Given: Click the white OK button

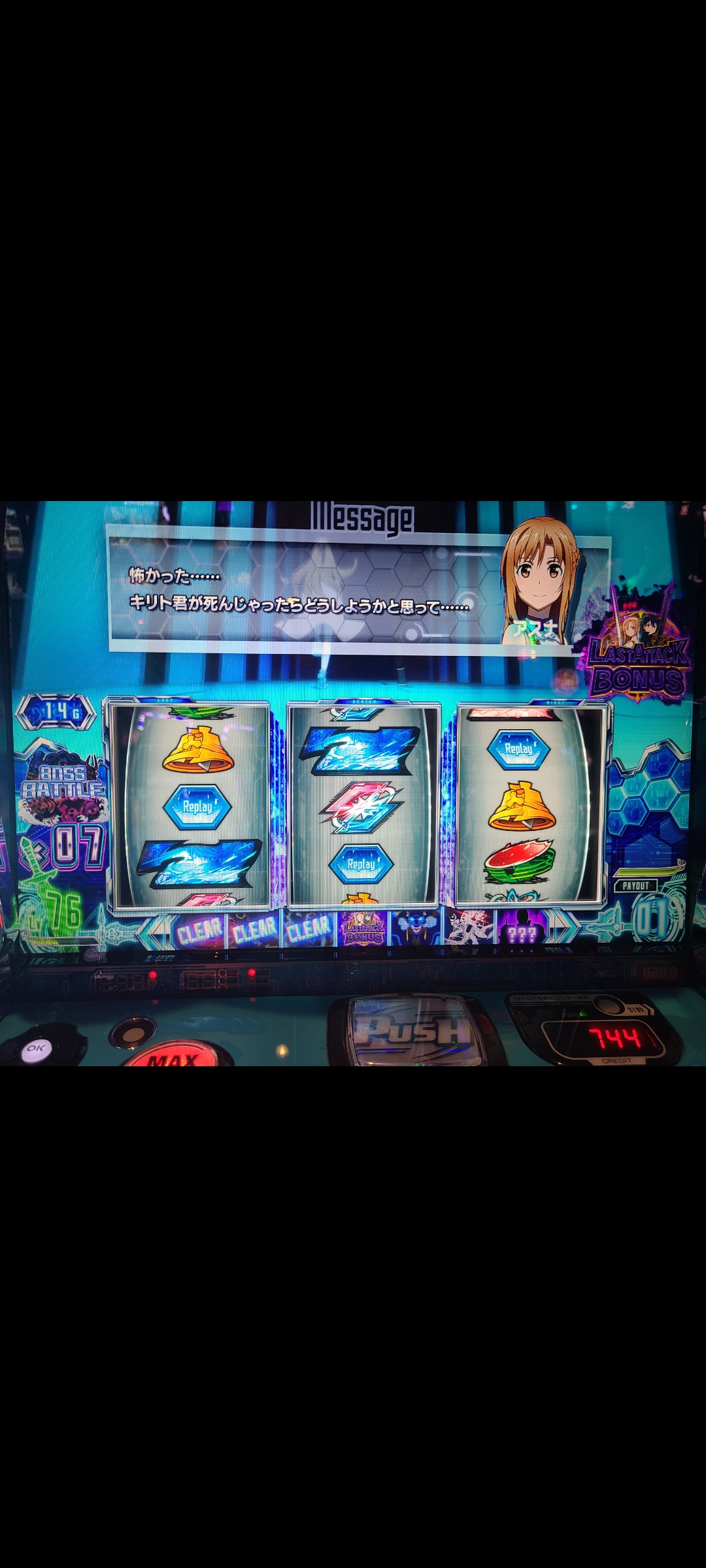Looking at the screenshot, I should (x=36, y=1048).
